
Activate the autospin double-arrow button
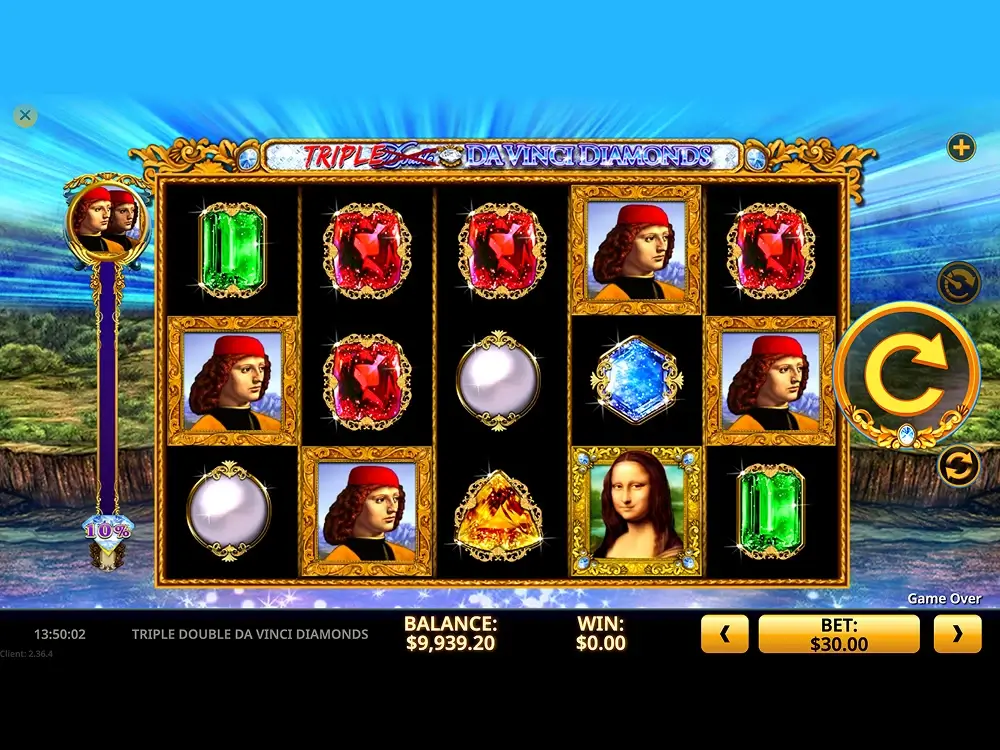pyautogui.click(x=958, y=466)
